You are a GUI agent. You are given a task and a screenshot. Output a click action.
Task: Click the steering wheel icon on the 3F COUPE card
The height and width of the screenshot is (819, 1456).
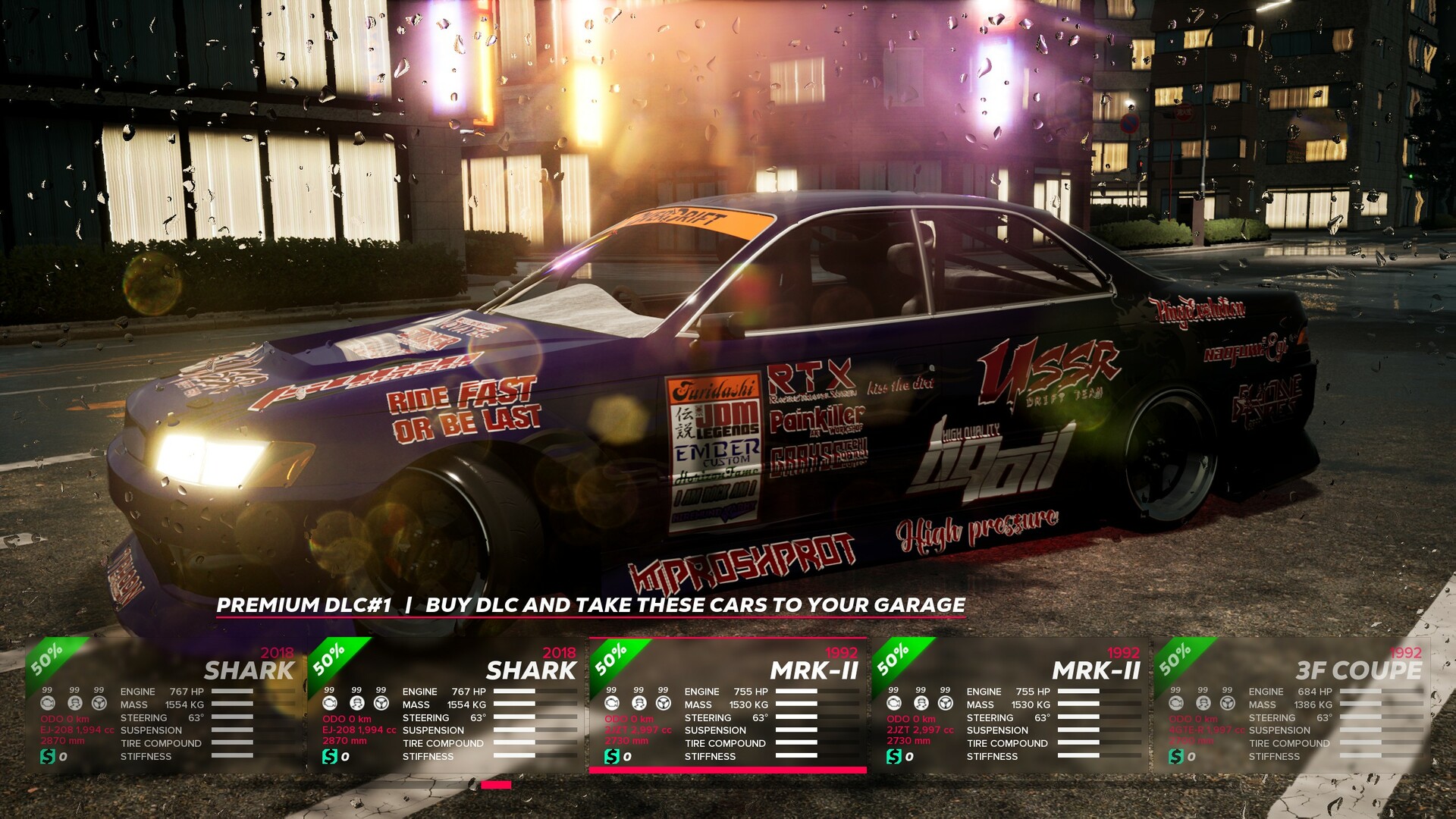click(x=1227, y=704)
